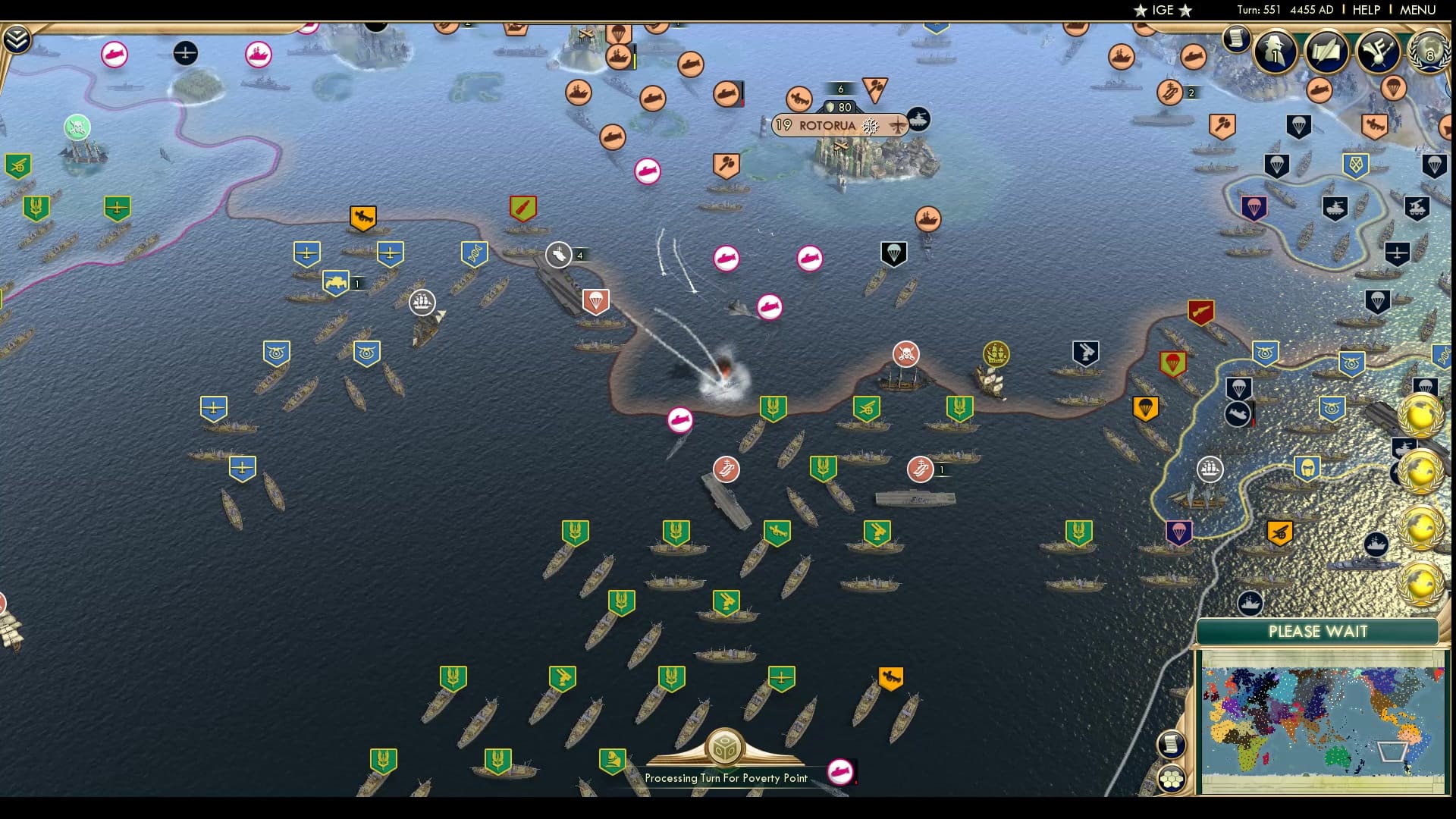Open the Rotorua city banner
The image size is (1456, 819).
pyautogui.click(x=833, y=125)
